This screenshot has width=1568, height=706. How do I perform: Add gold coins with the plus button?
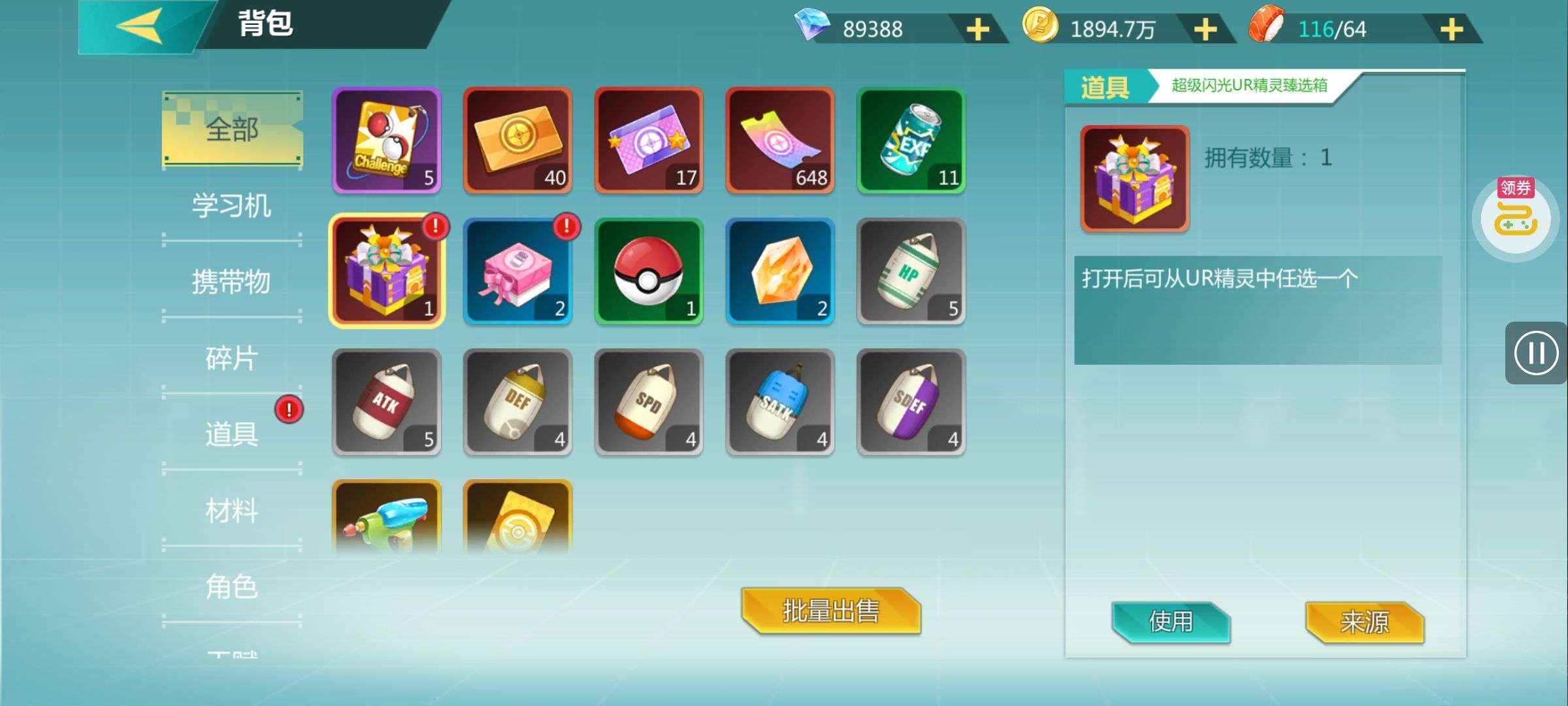point(1205,29)
